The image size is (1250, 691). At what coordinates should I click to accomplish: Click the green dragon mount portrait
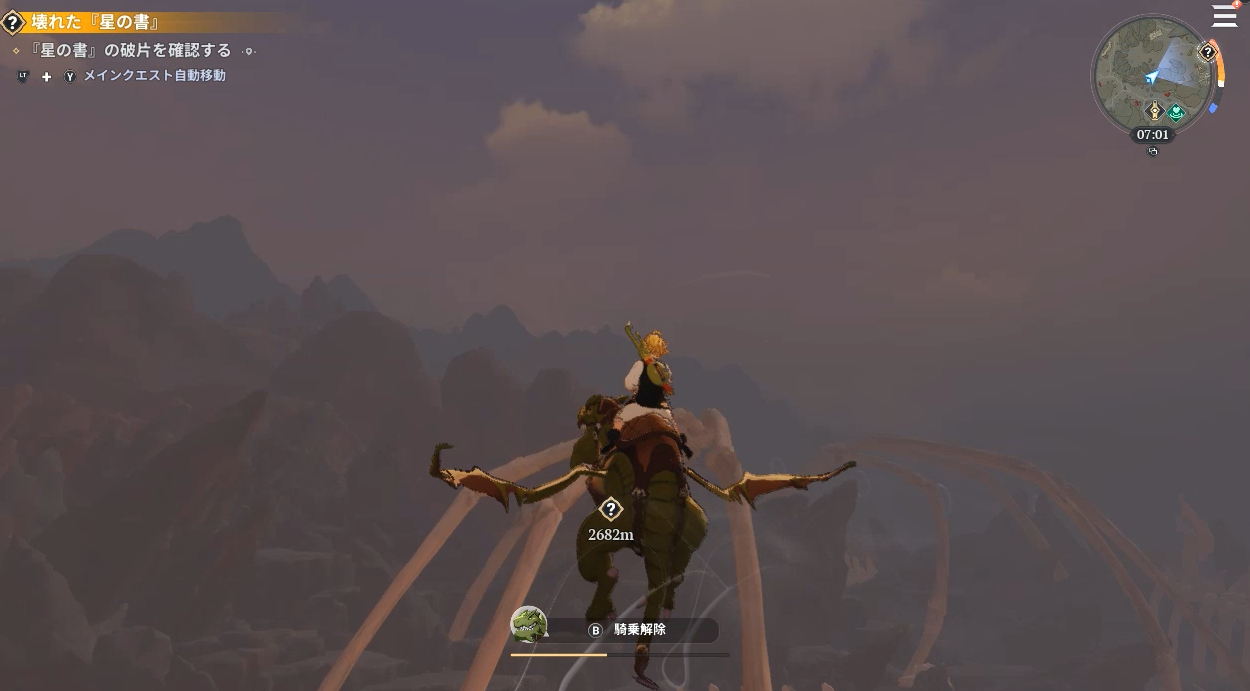pyautogui.click(x=529, y=624)
